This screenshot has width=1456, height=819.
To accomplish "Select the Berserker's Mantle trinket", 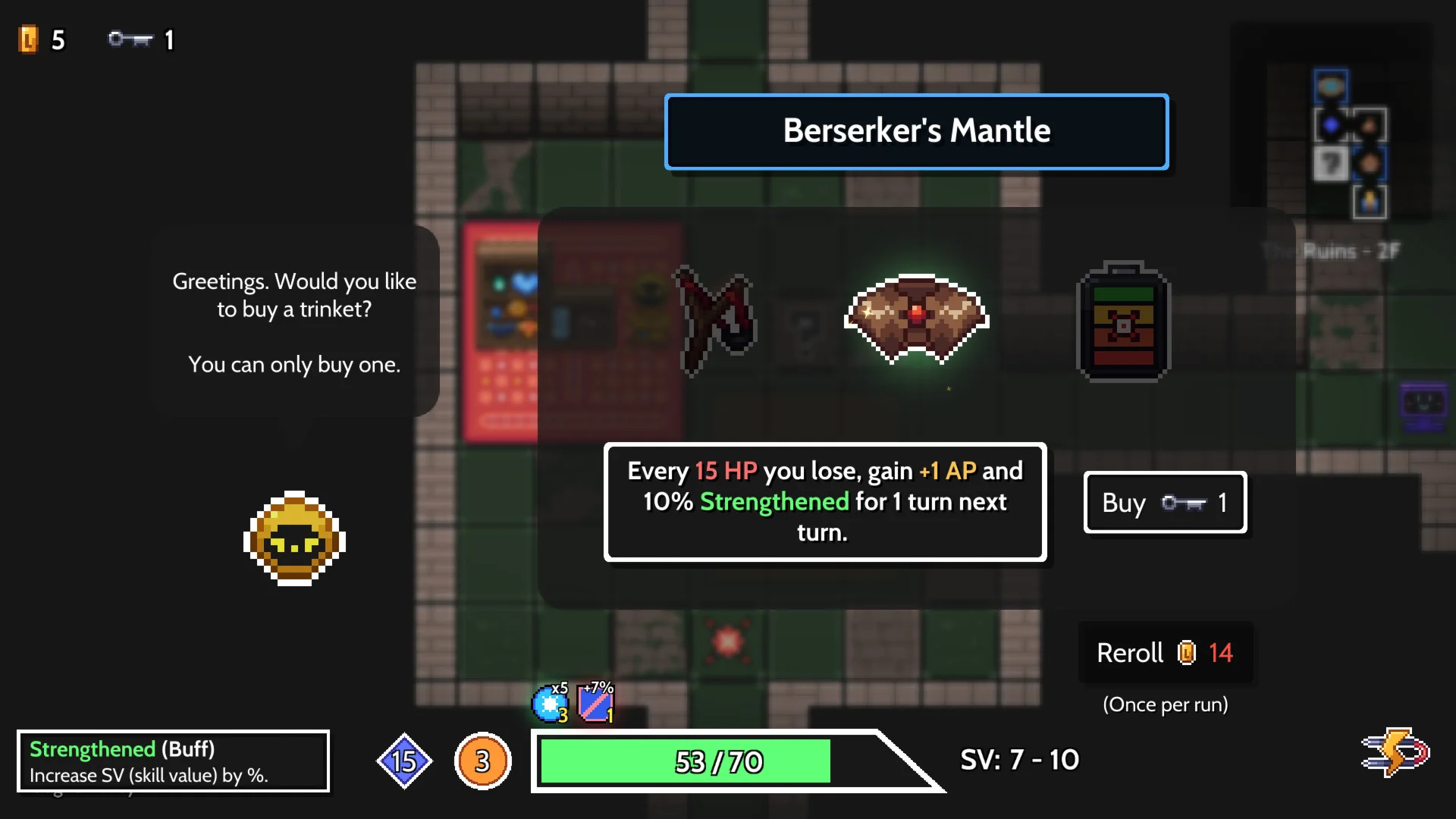I will (916, 318).
